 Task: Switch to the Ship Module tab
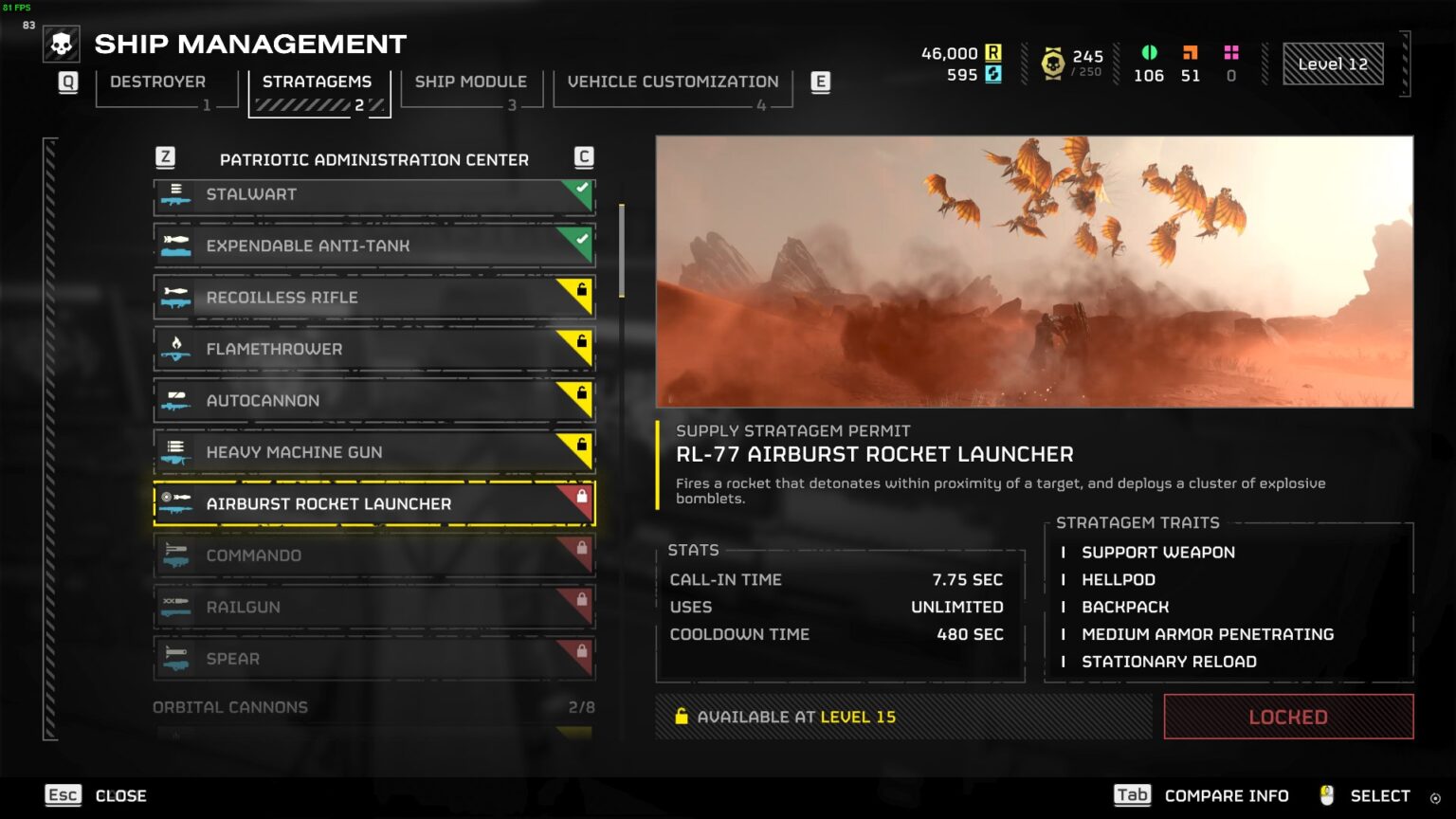pos(471,82)
